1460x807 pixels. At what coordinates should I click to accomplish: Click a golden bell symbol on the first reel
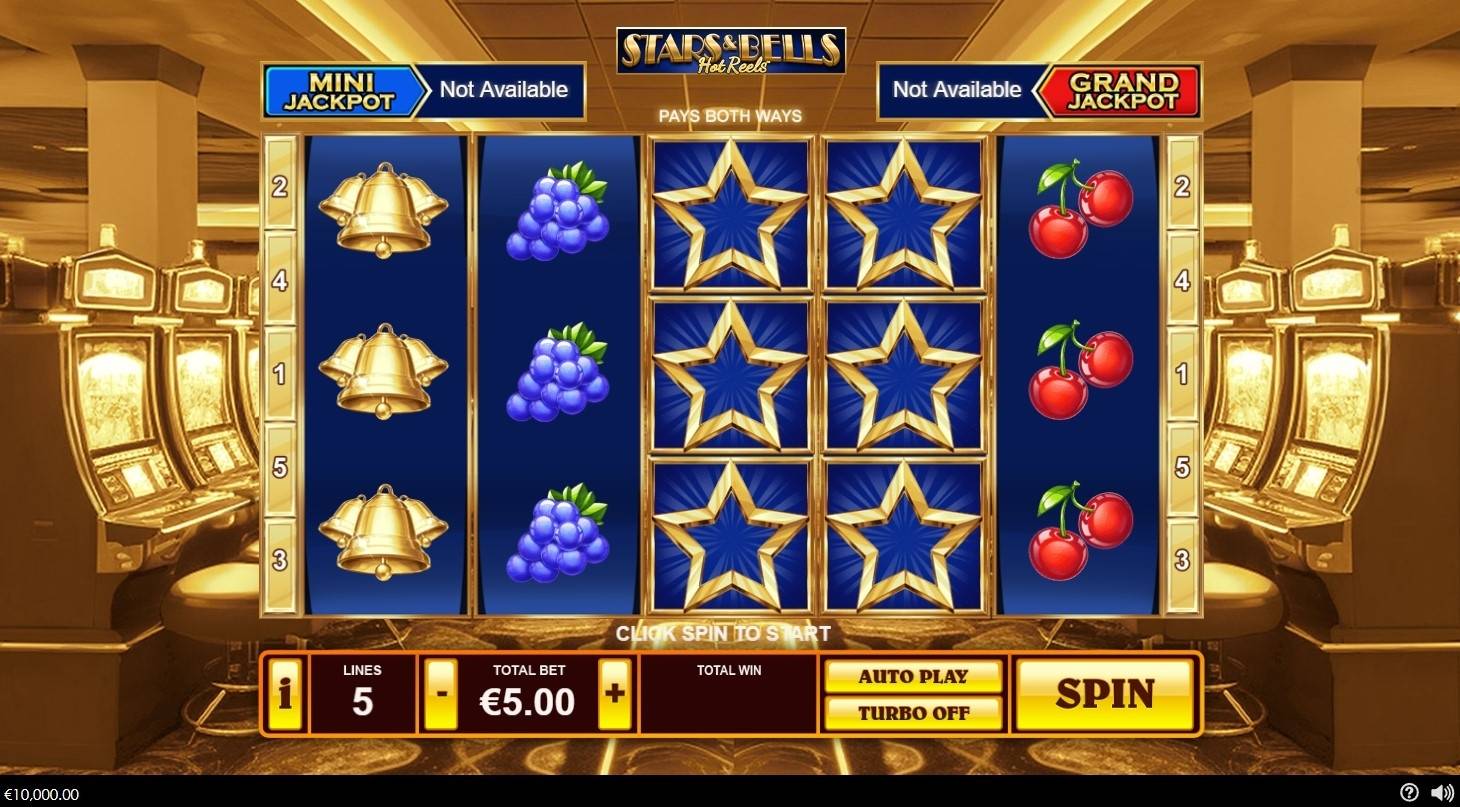click(383, 371)
